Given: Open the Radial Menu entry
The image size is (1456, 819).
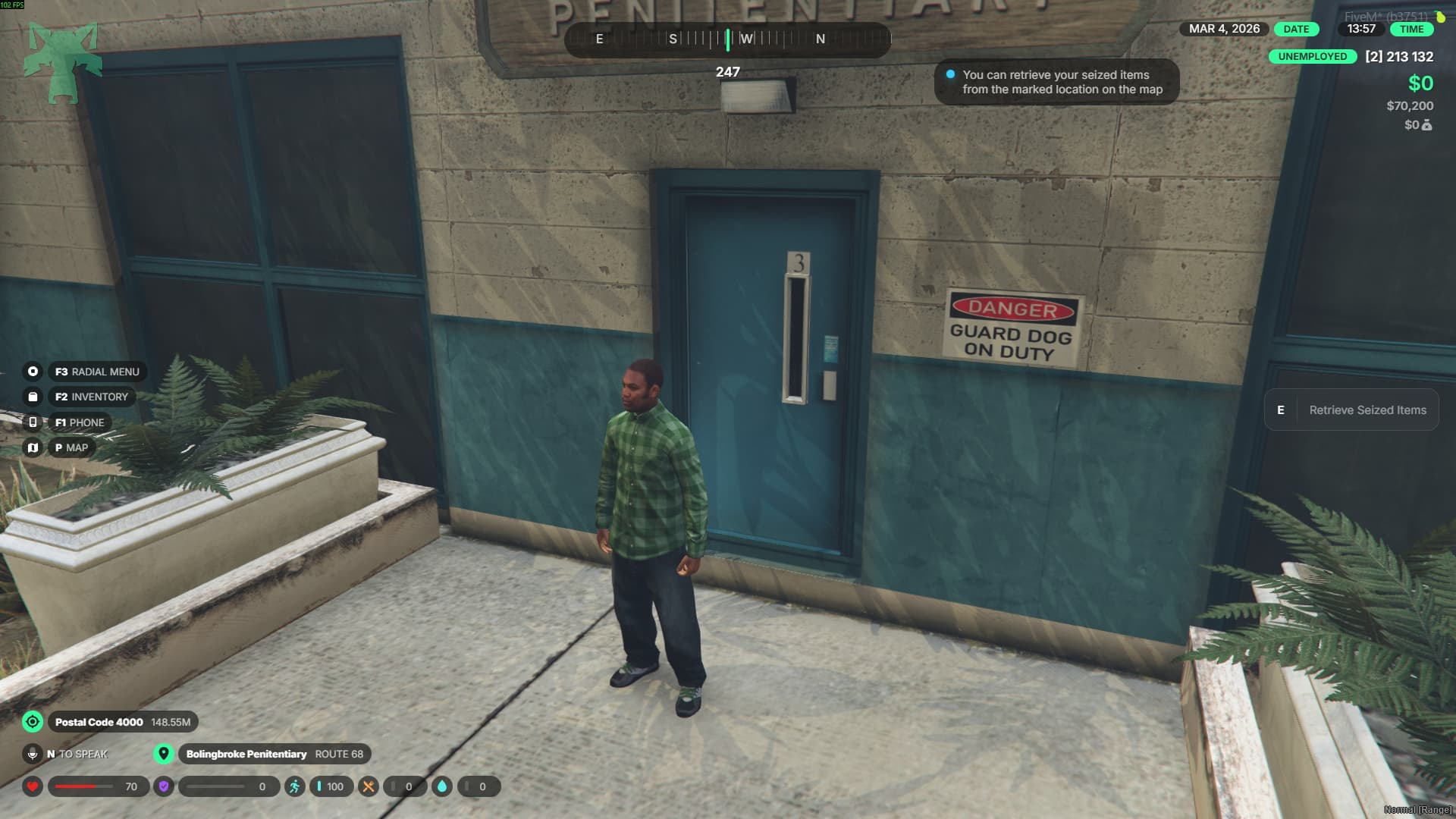Looking at the screenshot, I should (96, 372).
